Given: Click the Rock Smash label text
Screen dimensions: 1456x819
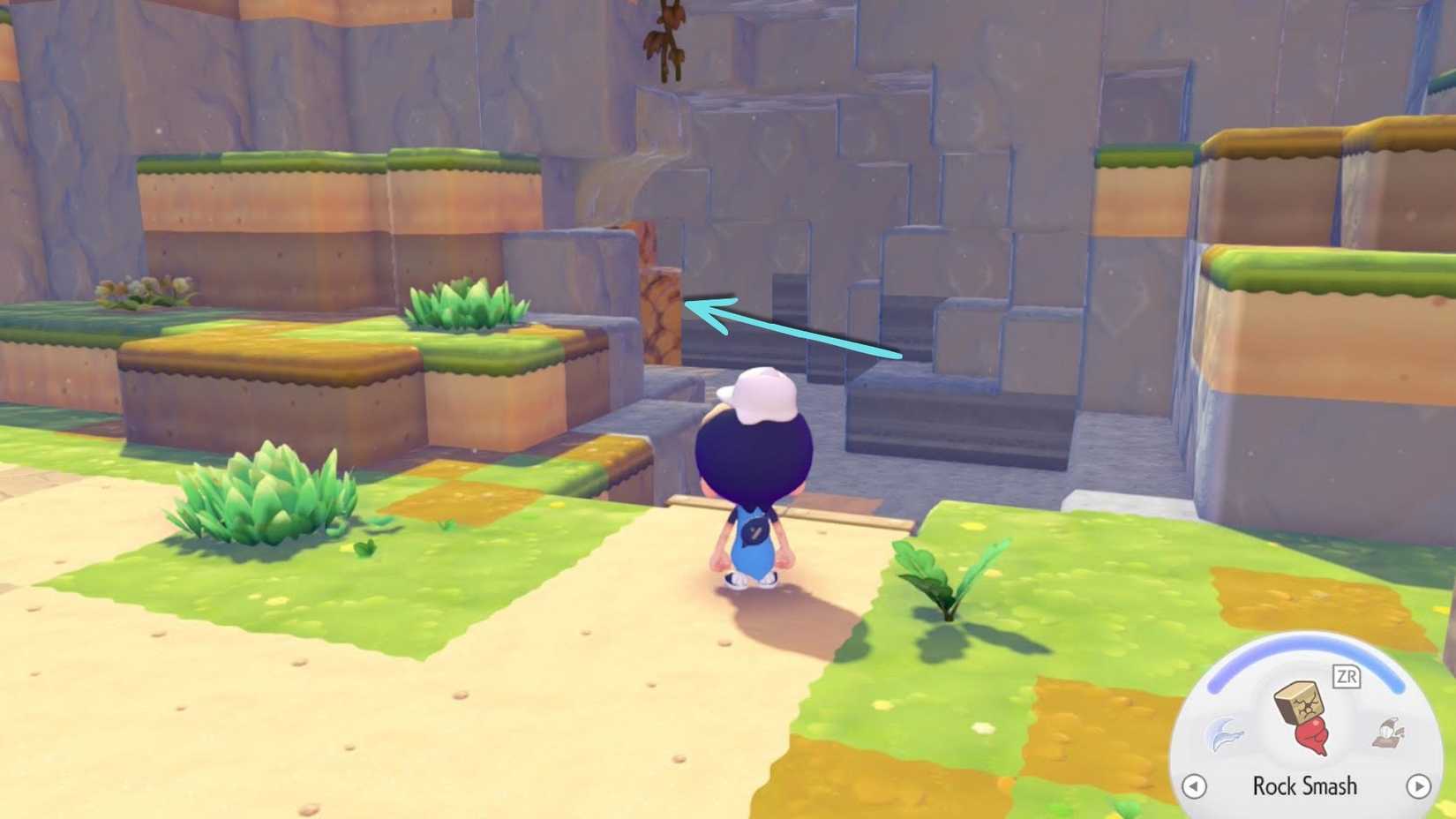Looking at the screenshot, I should pyautogui.click(x=1304, y=785).
